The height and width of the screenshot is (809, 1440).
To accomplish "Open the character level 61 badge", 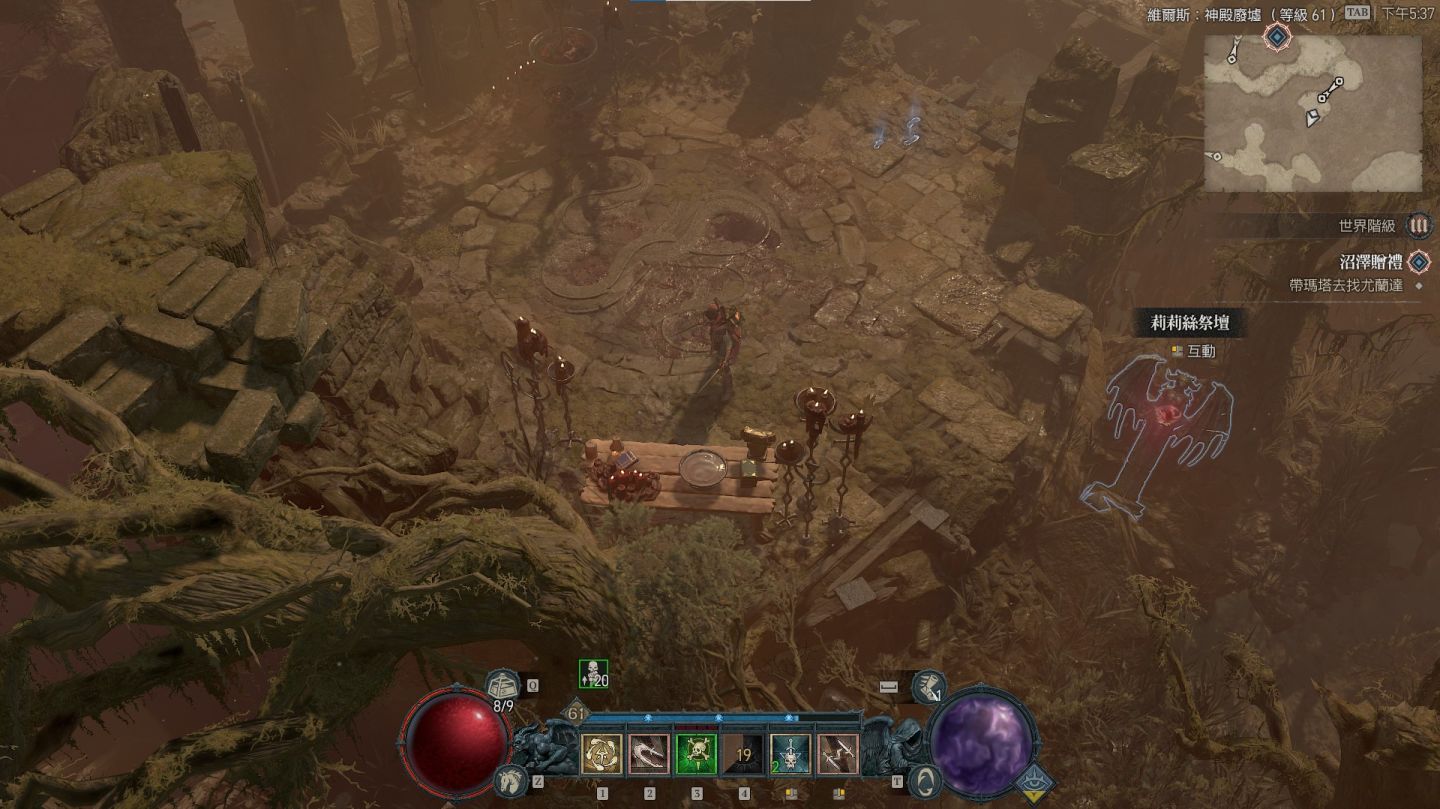I will click(x=576, y=714).
